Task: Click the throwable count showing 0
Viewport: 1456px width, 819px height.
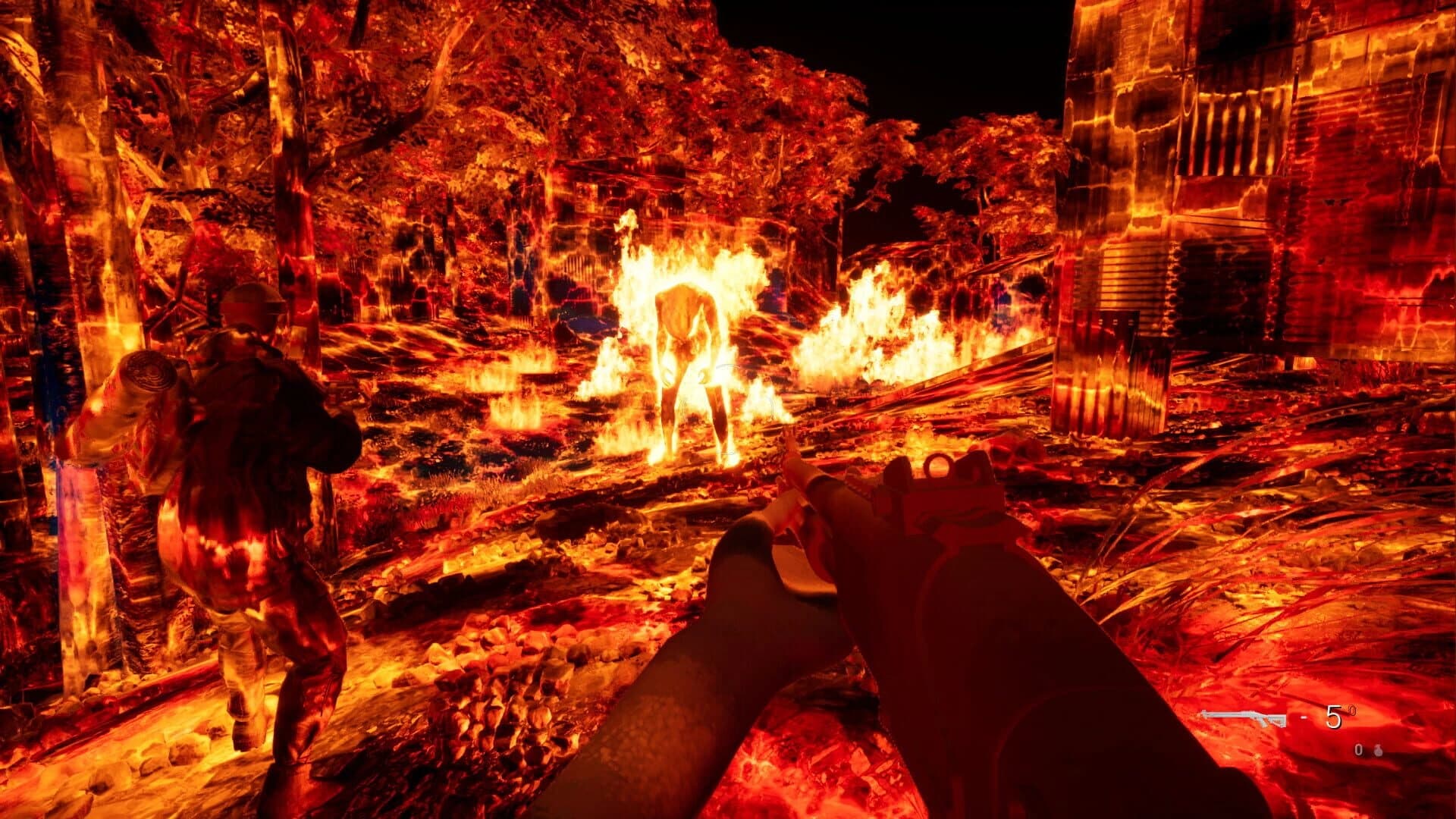Action: coord(1358,749)
